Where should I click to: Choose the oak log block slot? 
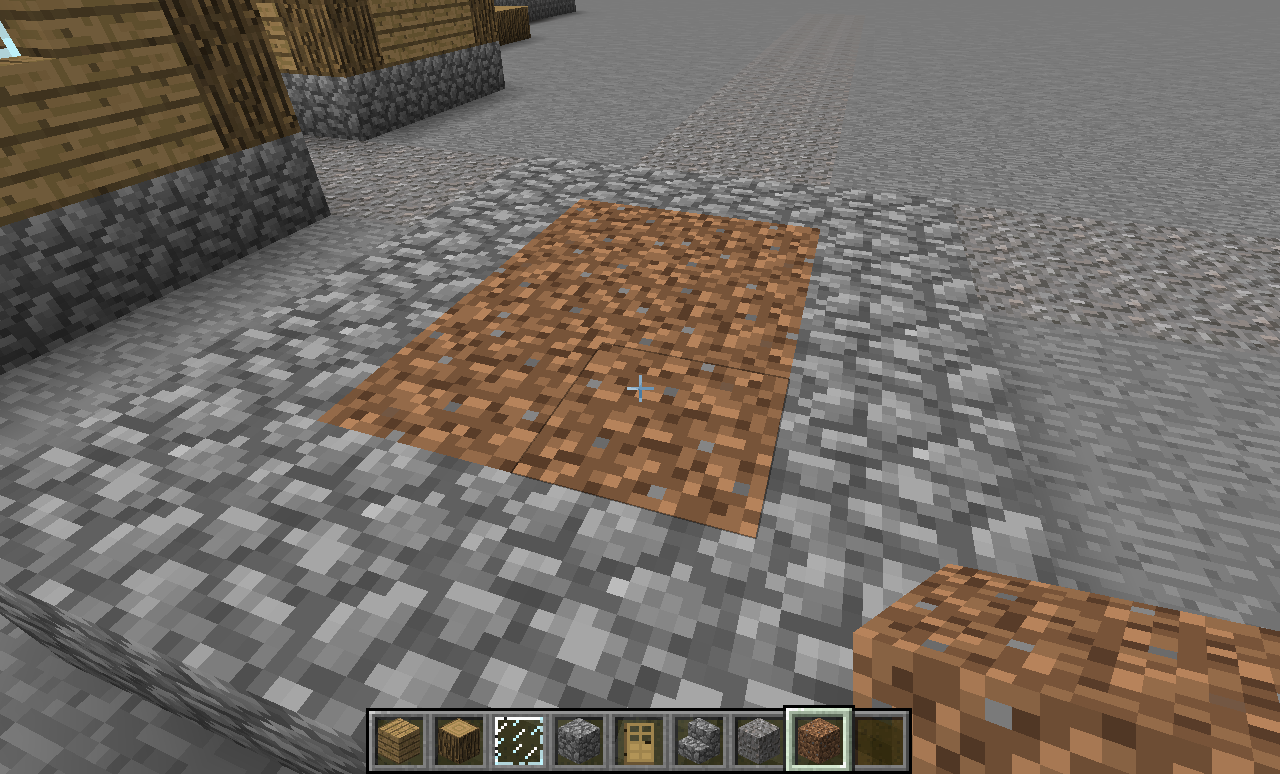(x=459, y=741)
